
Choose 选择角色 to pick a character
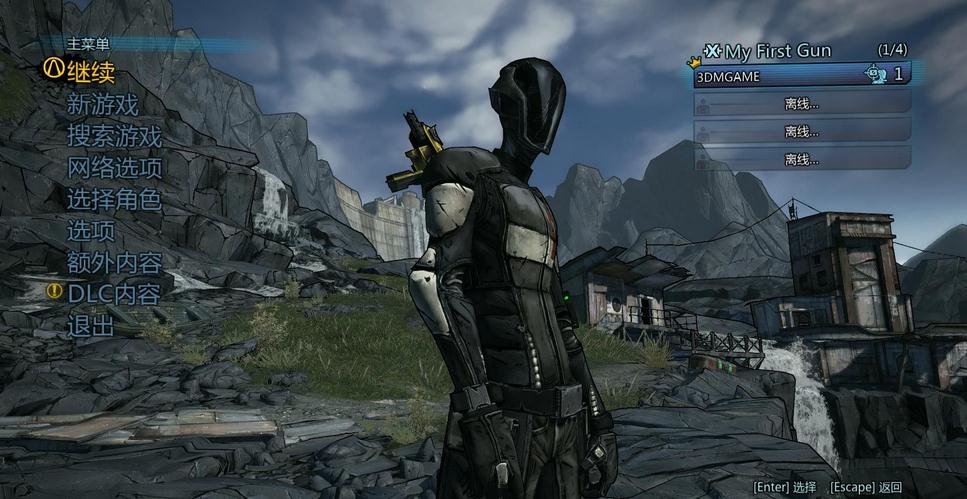(114, 200)
